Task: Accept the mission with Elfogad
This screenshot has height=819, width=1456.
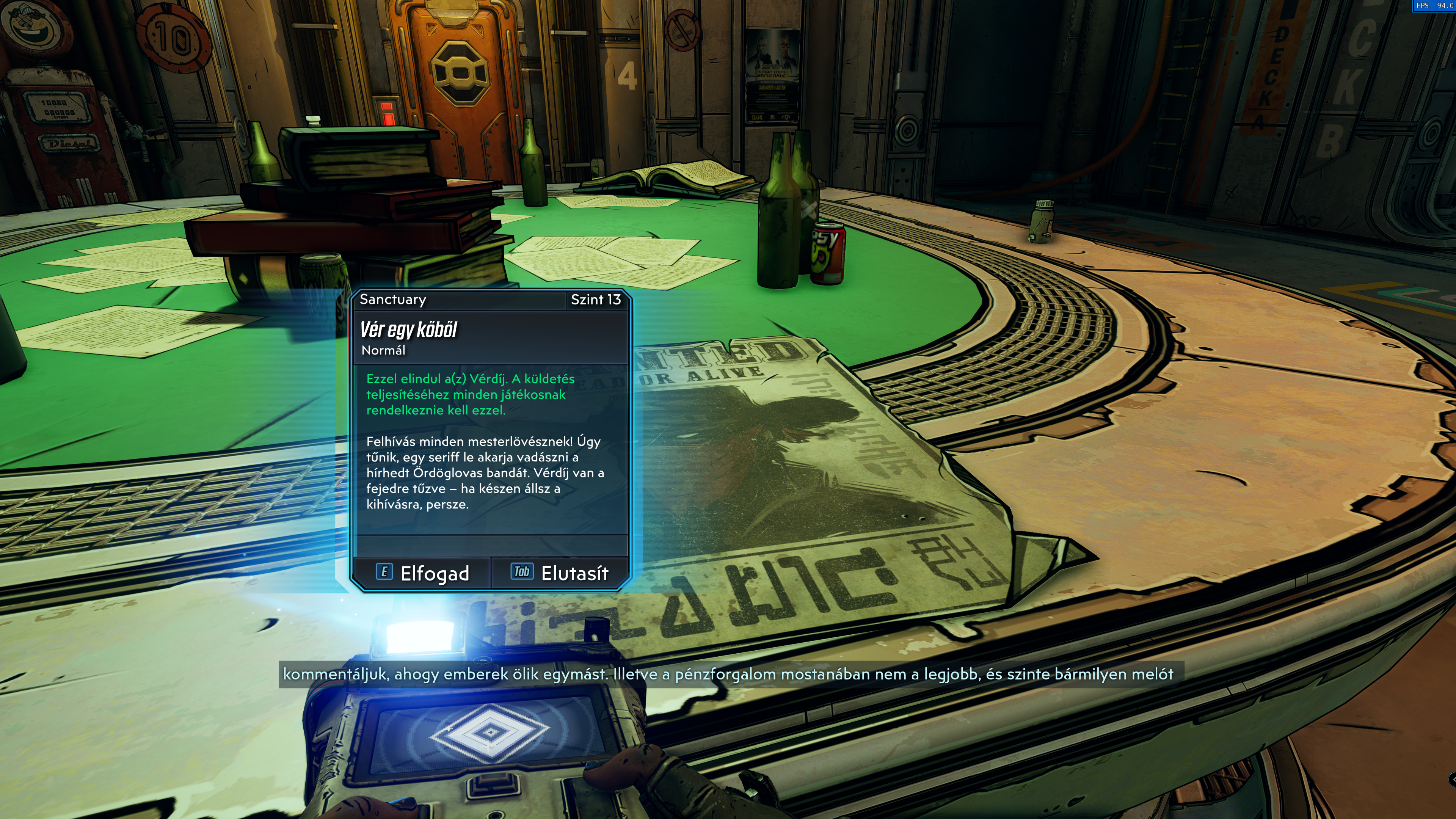Action: (x=422, y=573)
